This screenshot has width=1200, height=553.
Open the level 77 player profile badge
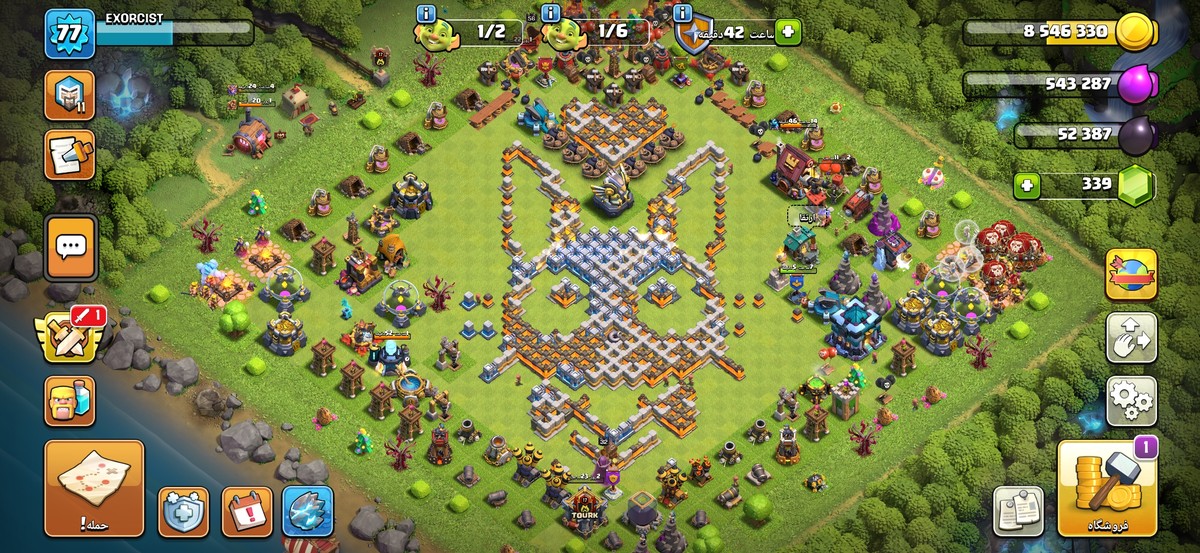69,34
